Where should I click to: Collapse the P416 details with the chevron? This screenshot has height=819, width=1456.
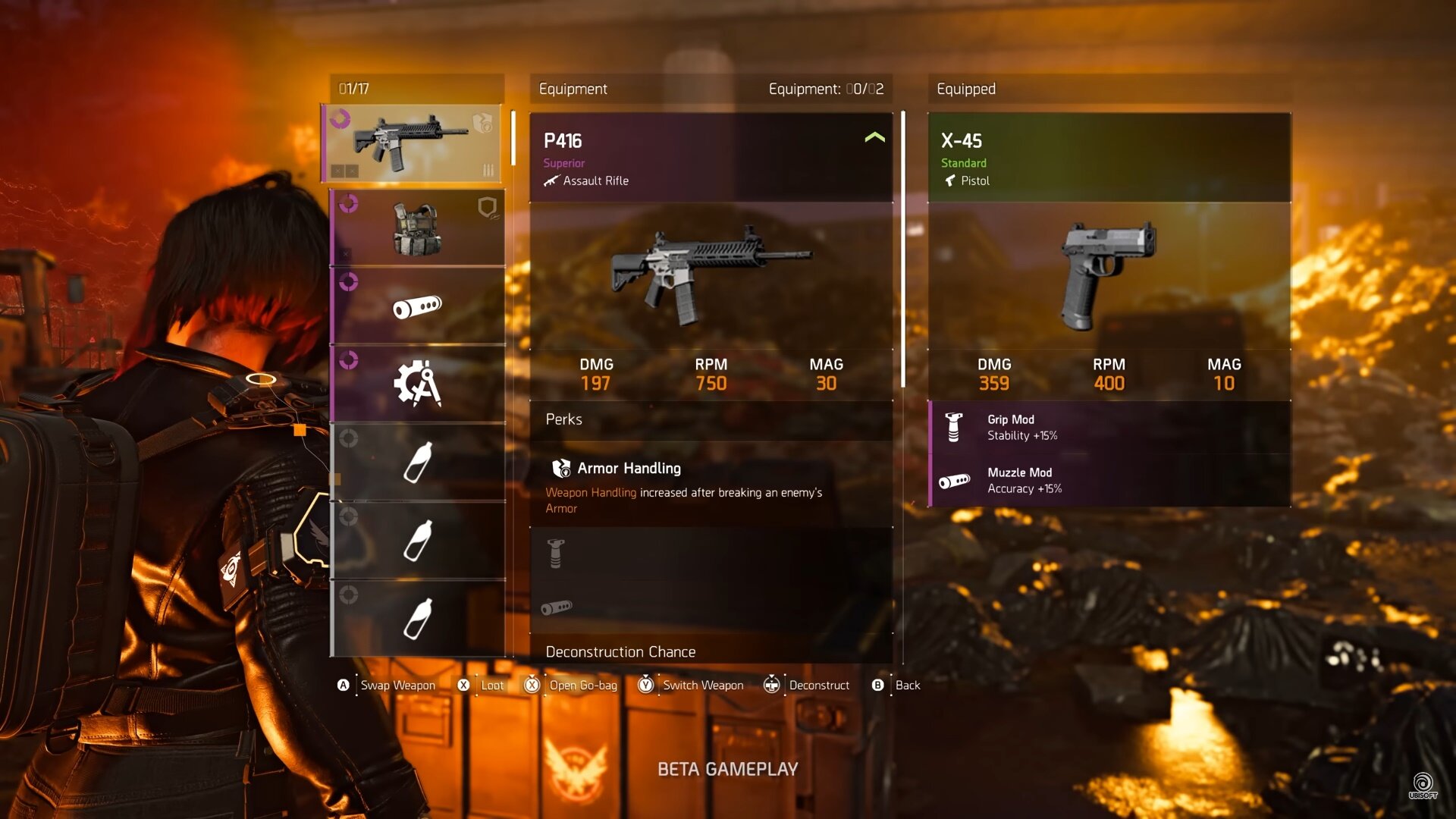point(874,138)
